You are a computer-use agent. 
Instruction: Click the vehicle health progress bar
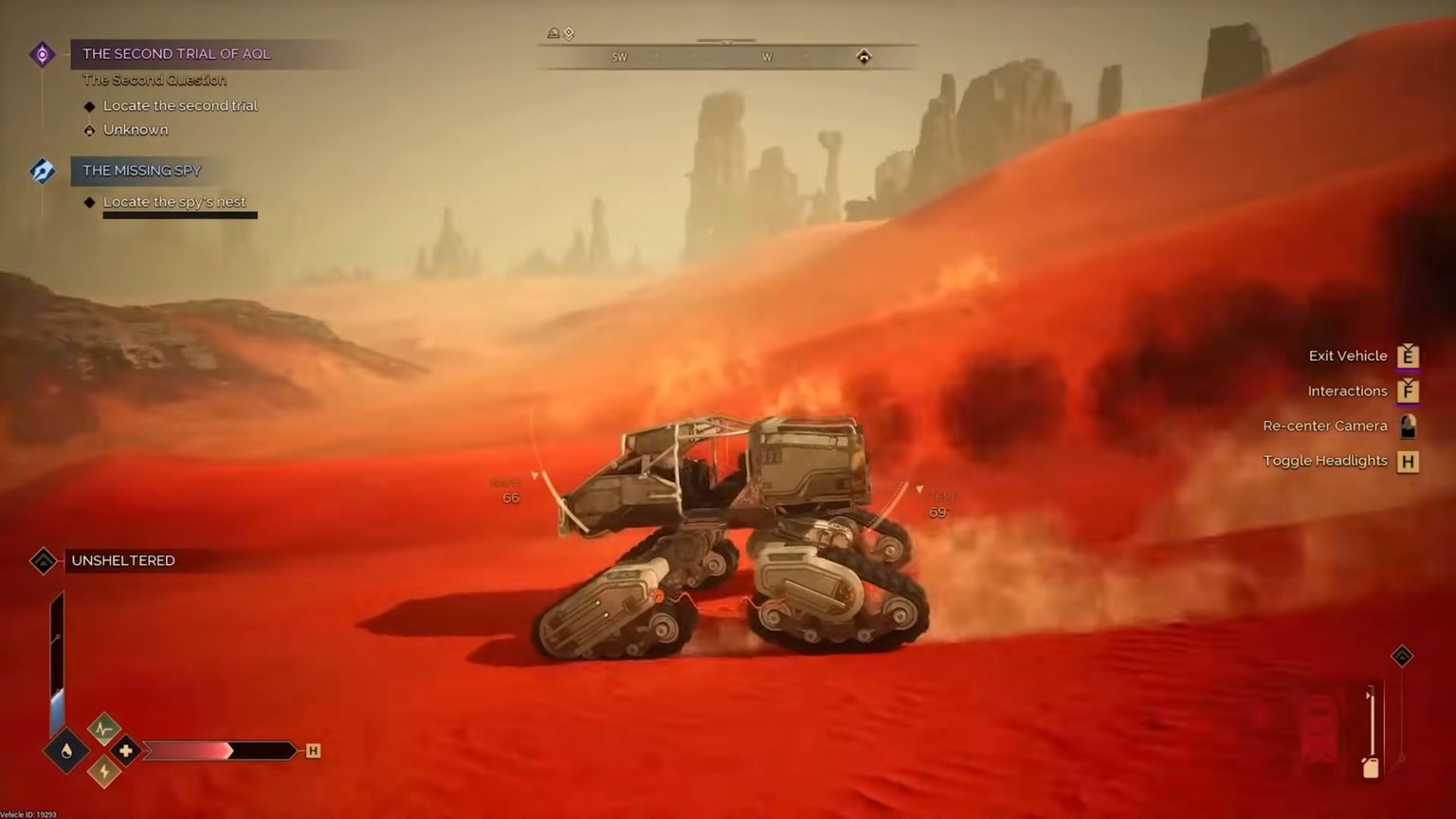pos(218,751)
